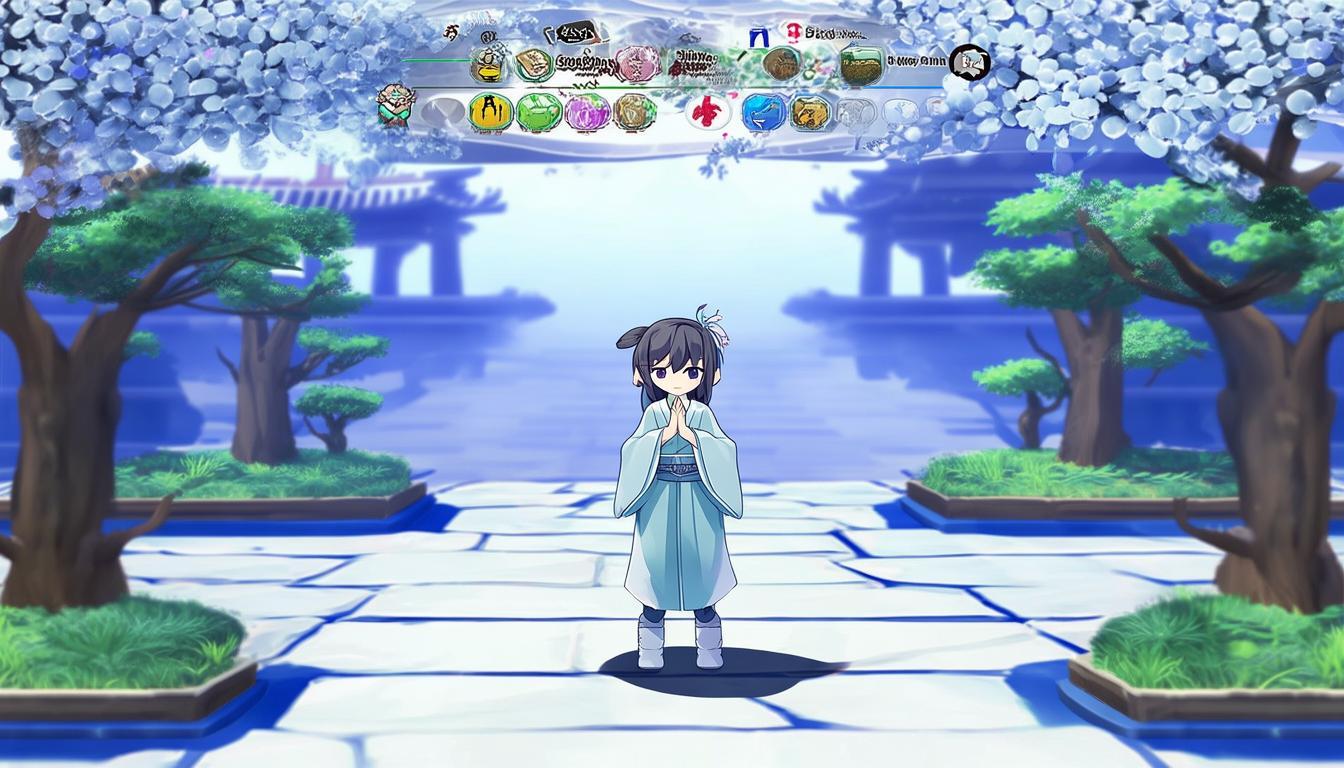Open the black circular portrait icon
Viewport: 1344px width, 768px height.
click(968, 63)
